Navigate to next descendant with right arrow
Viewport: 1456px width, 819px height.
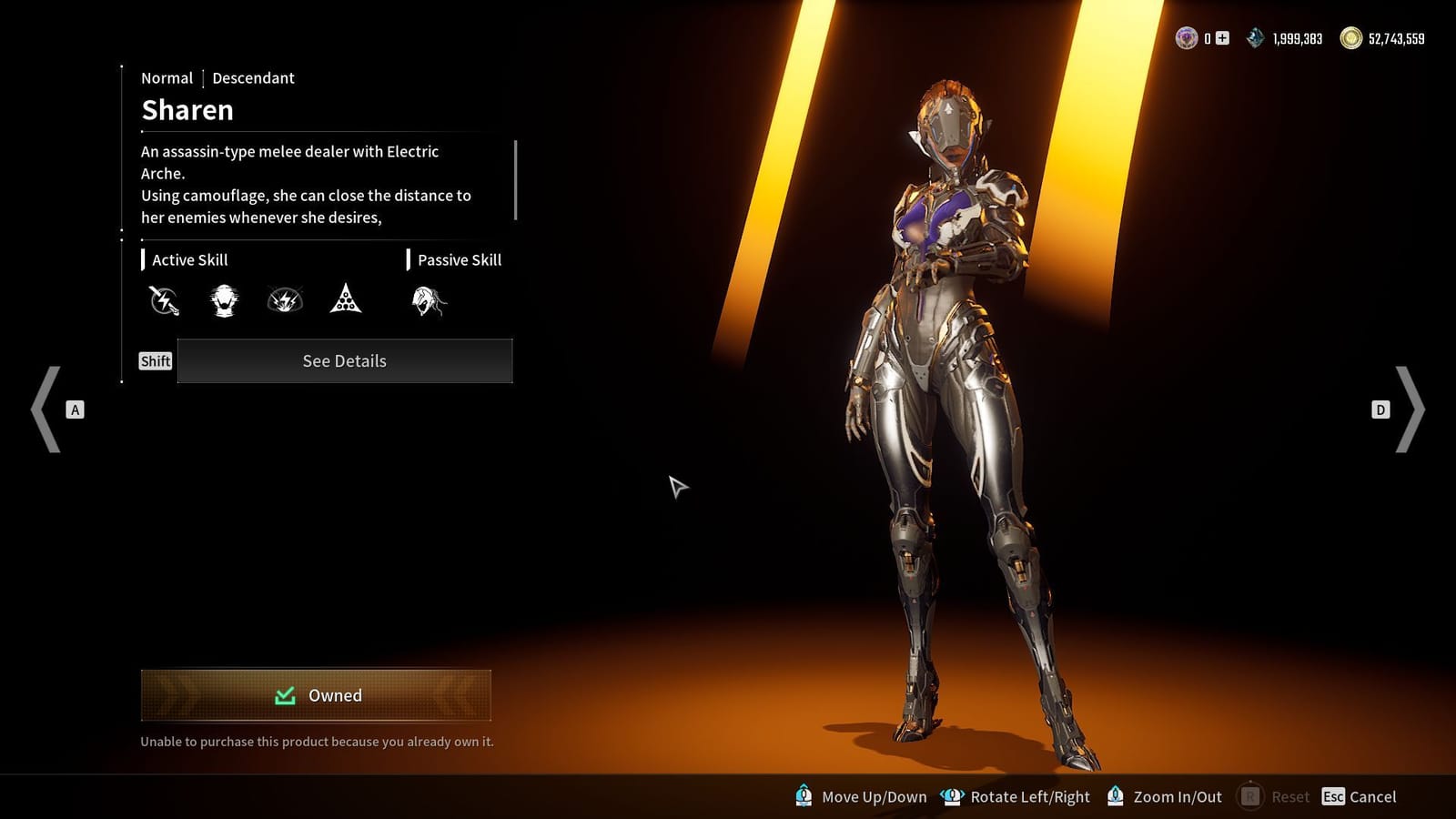pyautogui.click(x=1410, y=409)
